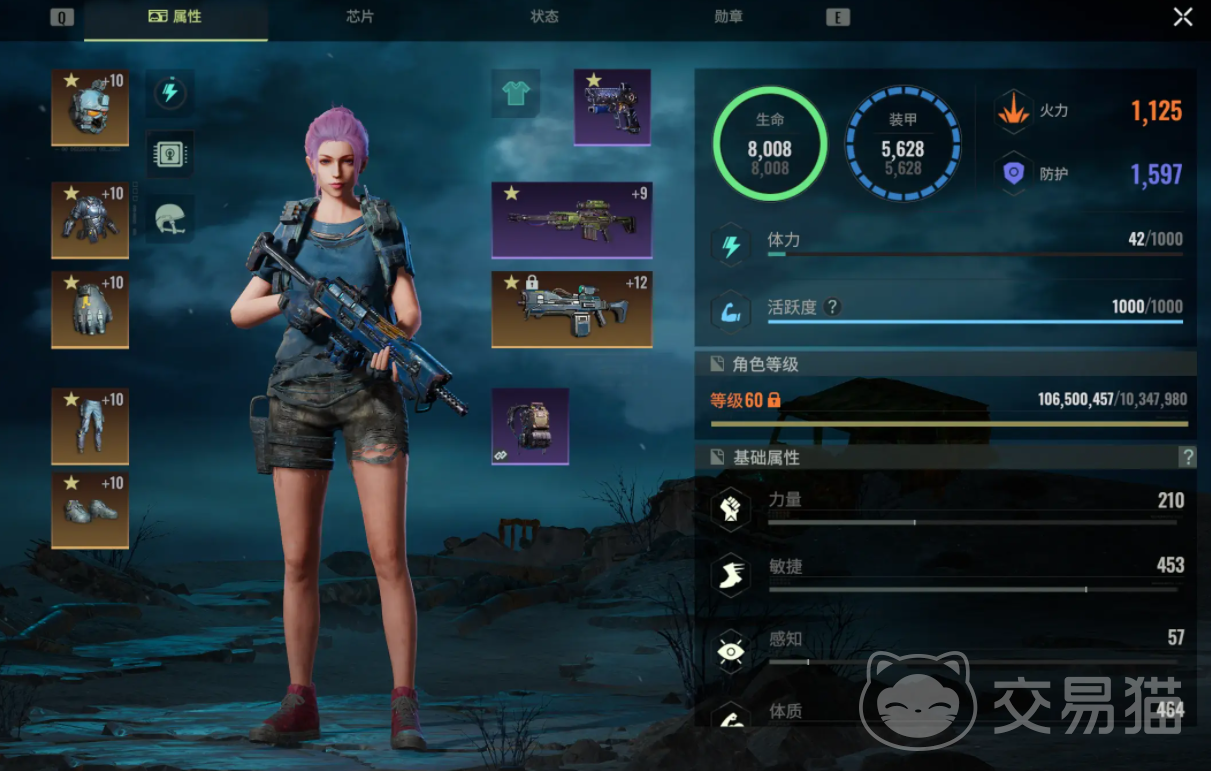Switch to the 属性 tab
This screenshot has width=1211, height=771.
[x=175, y=18]
